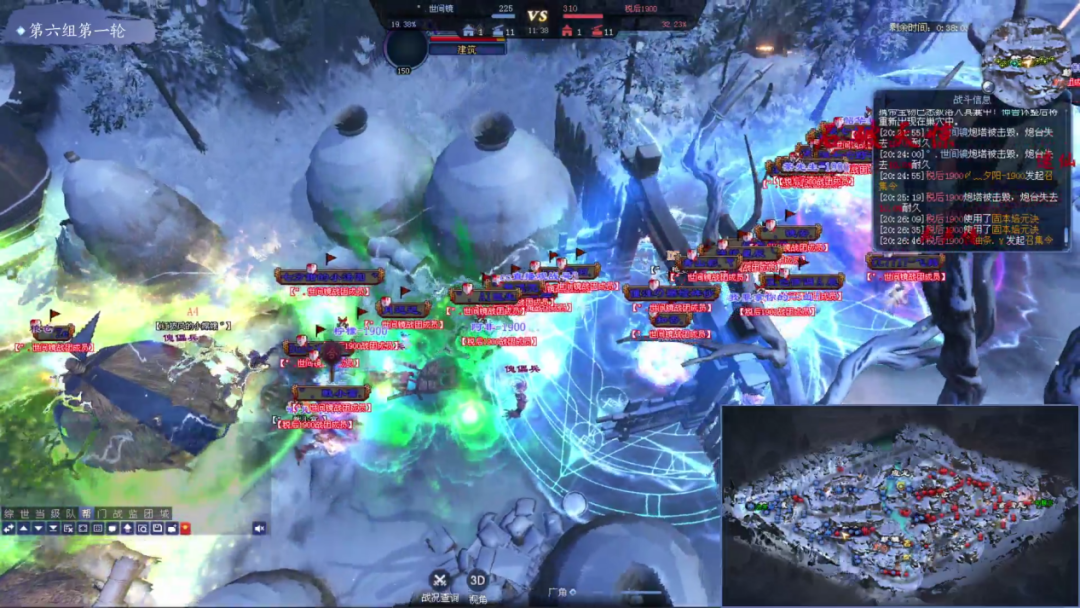
Task: Click the chat screenshot camera icon
Action: point(142,528)
